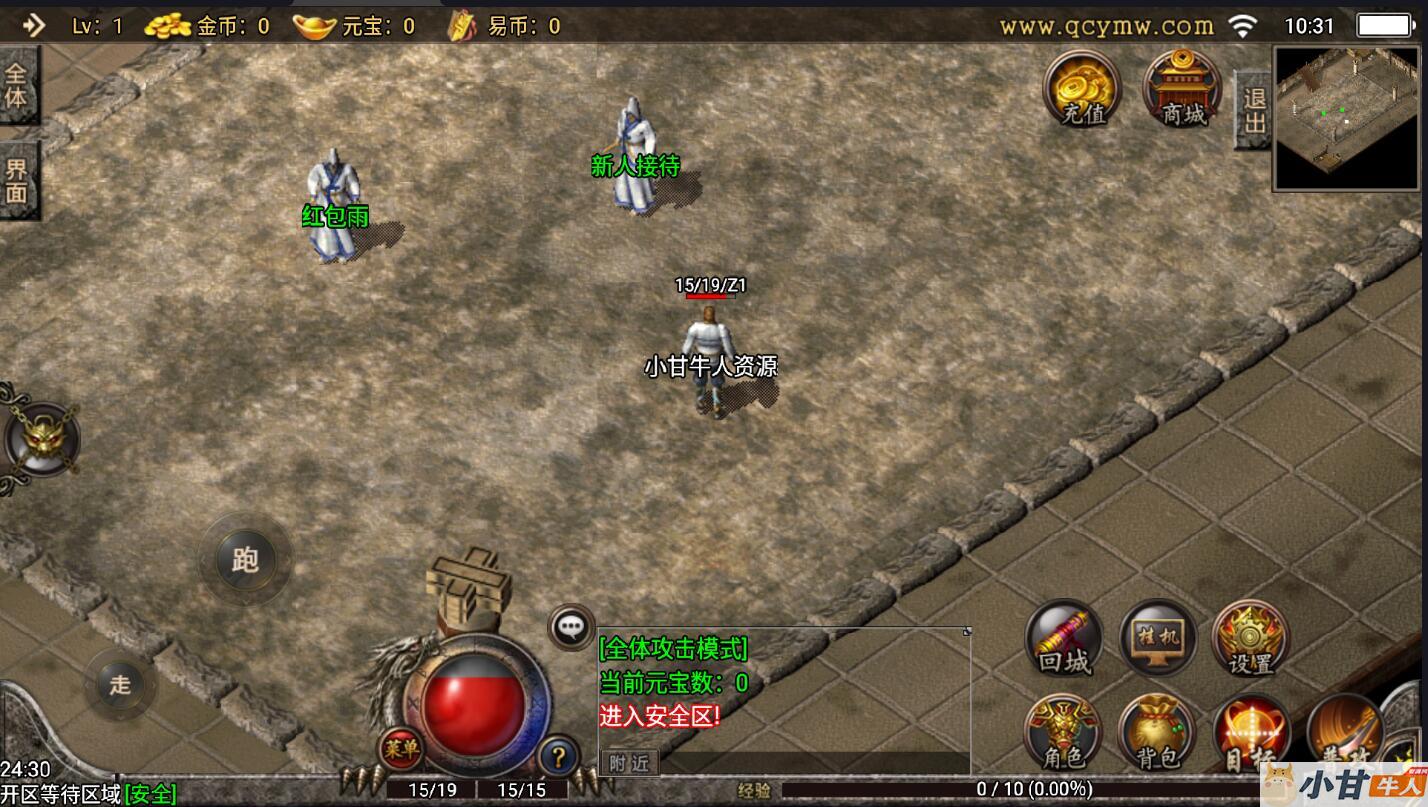The height and width of the screenshot is (807, 1428).
Task: Use the 回城 return-to-town scroll
Action: [1064, 638]
